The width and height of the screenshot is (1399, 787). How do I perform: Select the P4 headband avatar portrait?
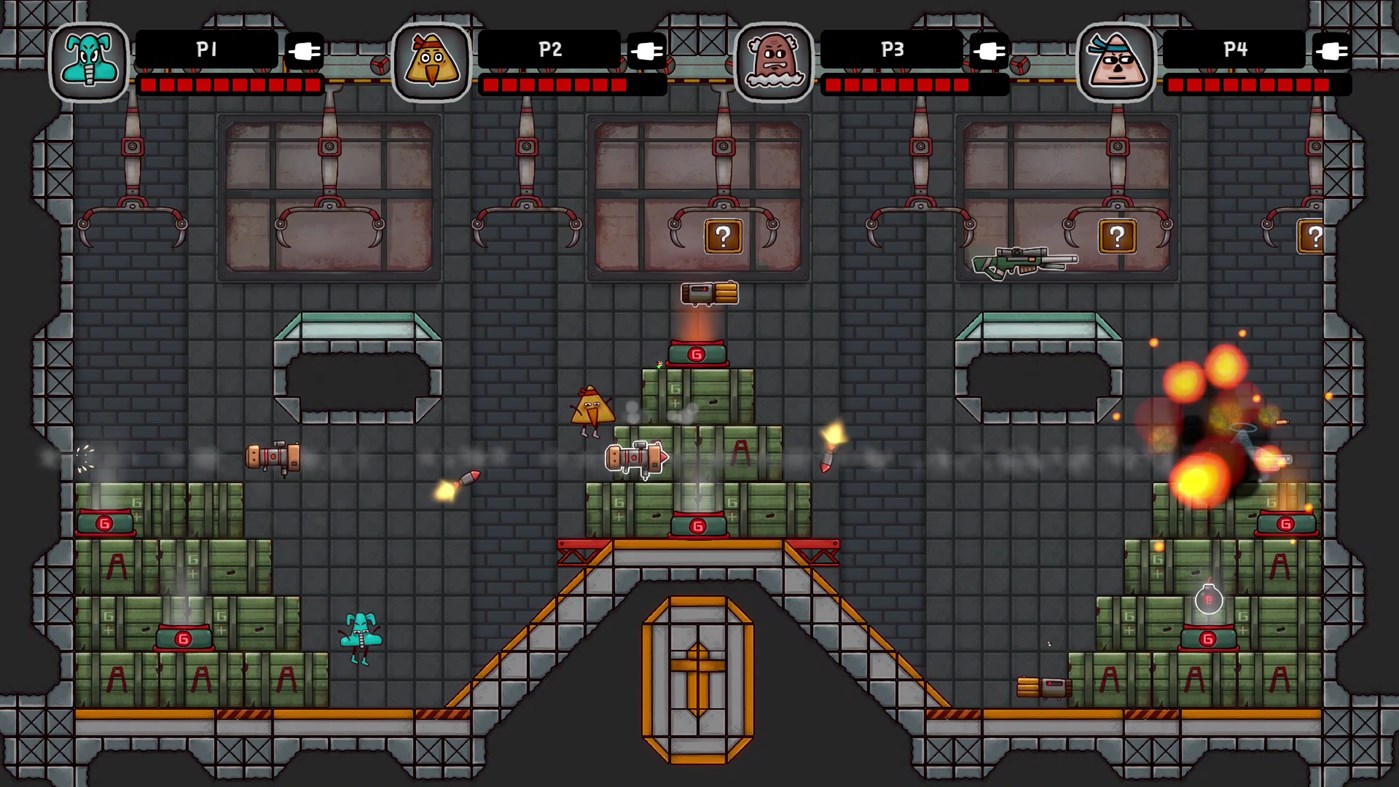point(1115,62)
